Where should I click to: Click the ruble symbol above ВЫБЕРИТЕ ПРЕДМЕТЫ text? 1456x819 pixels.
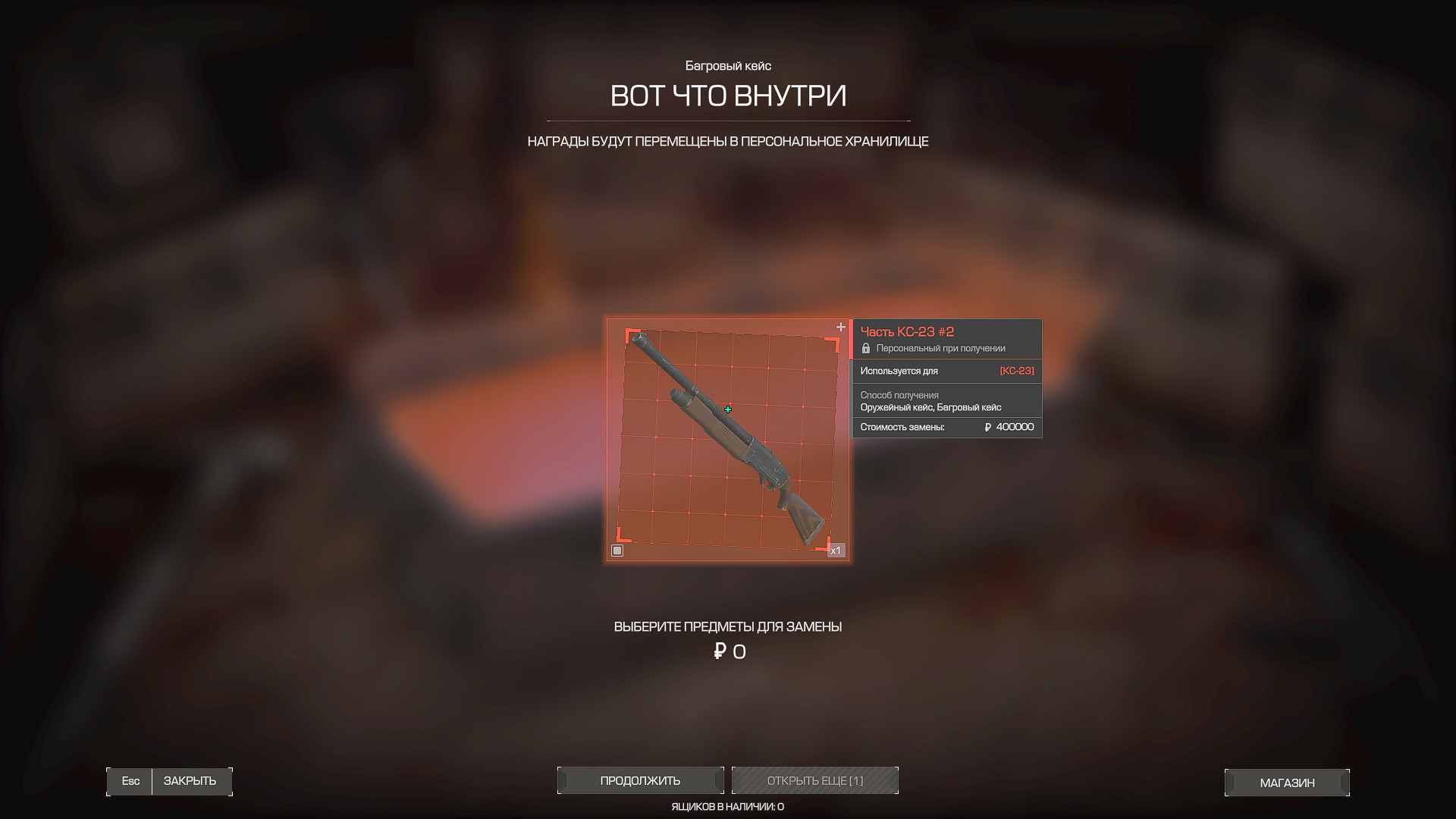pyautogui.click(x=719, y=651)
